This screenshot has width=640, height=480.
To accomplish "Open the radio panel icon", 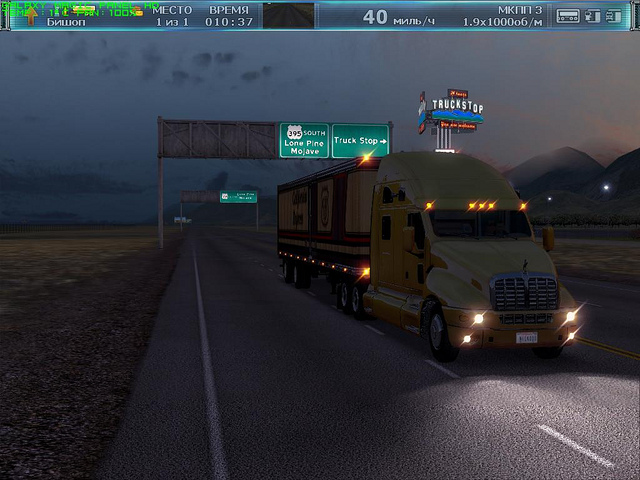I will coord(568,16).
